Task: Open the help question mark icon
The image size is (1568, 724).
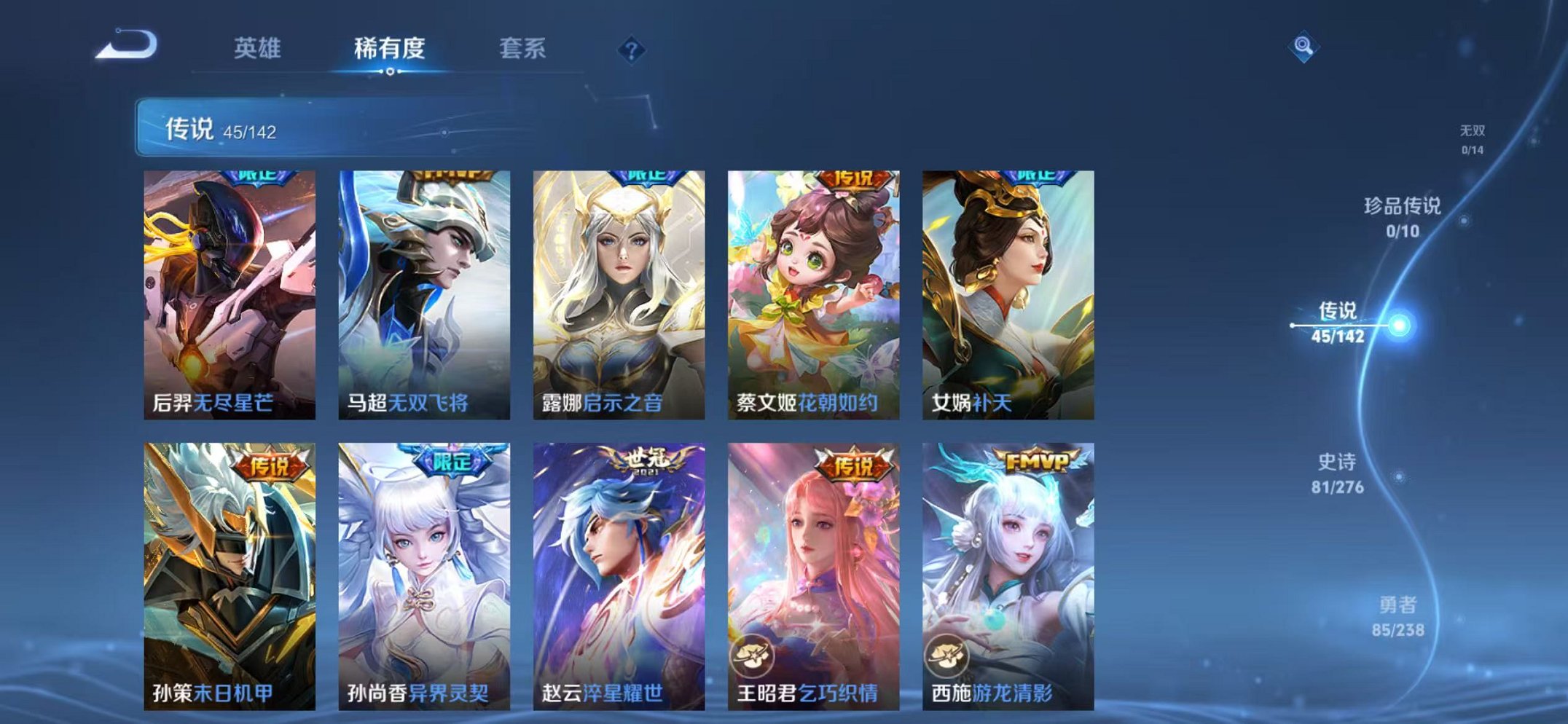Action: [x=632, y=49]
